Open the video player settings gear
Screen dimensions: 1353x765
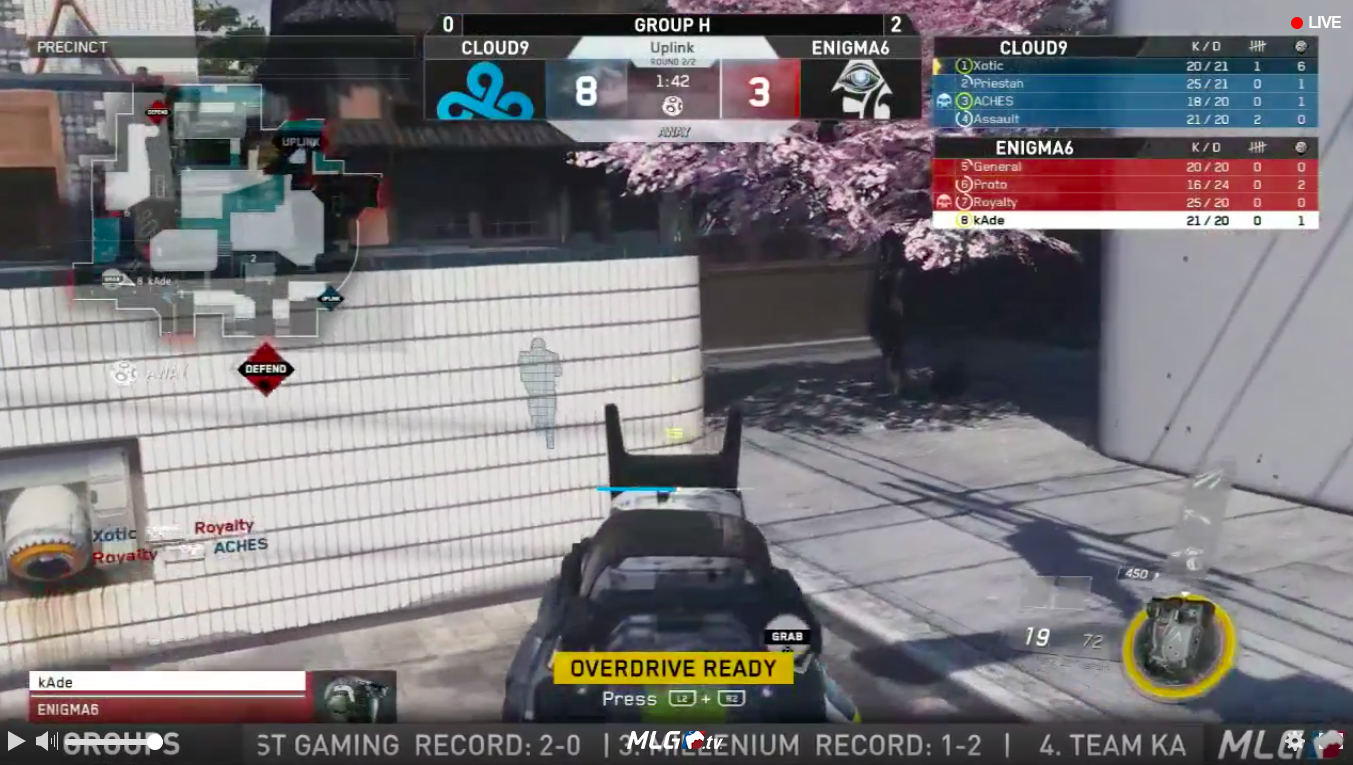1295,741
